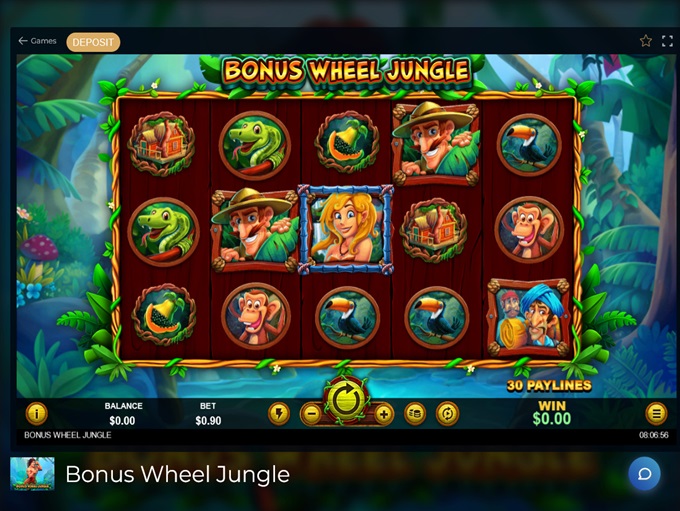Open the hamburger menu button
This screenshot has width=680, height=511.
click(x=656, y=413)
